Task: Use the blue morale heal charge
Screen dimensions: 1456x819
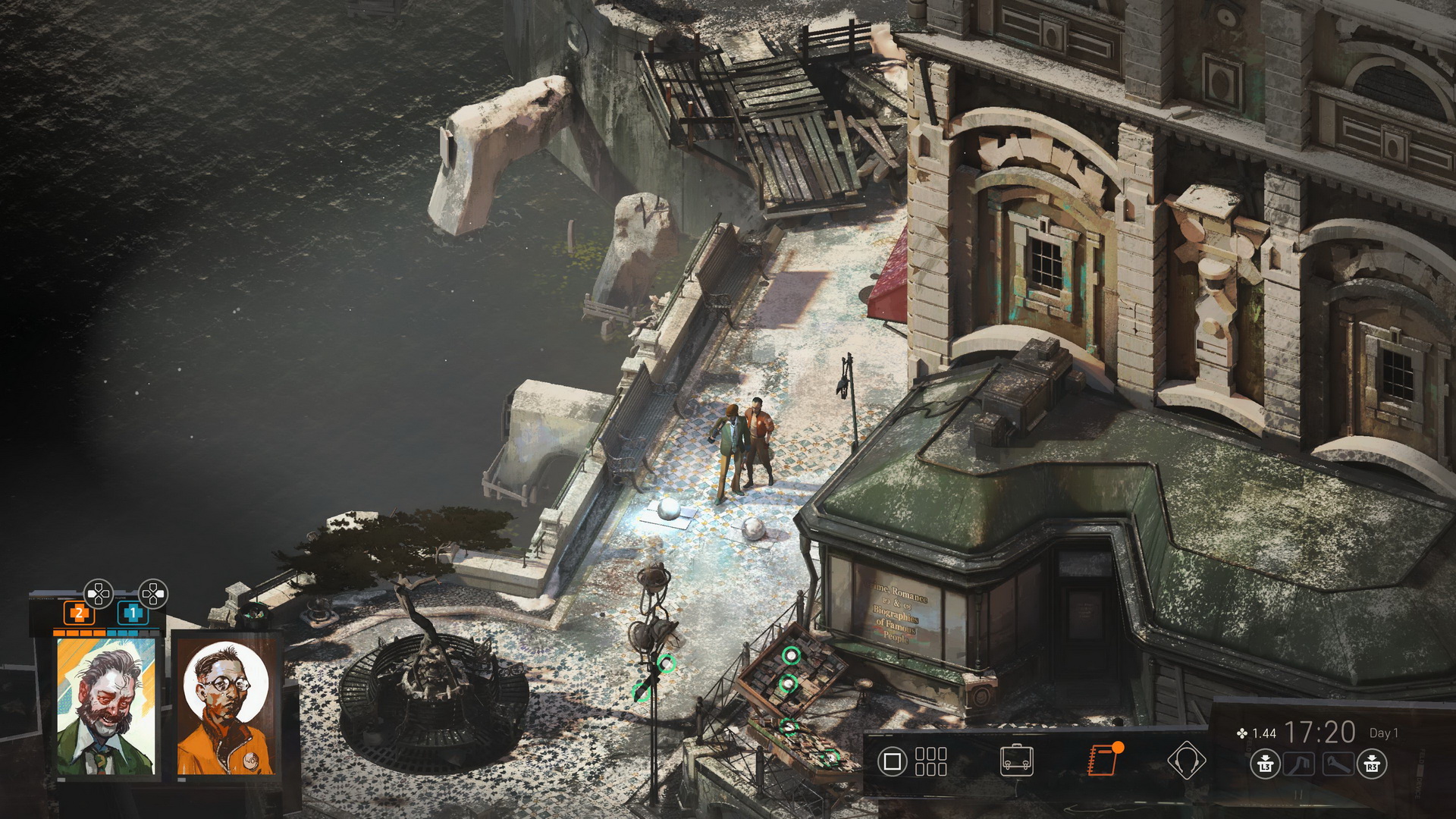Action: (133, 613)
